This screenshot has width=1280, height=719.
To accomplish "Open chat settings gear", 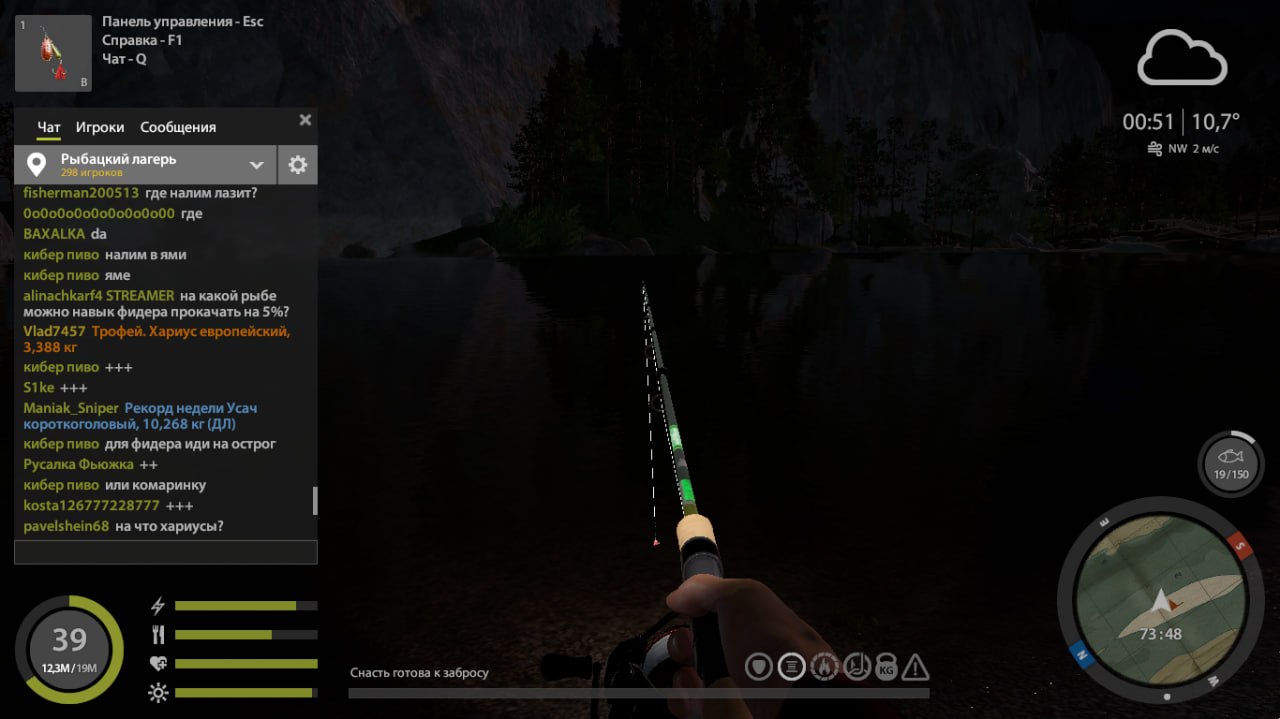I will [297, 165].
